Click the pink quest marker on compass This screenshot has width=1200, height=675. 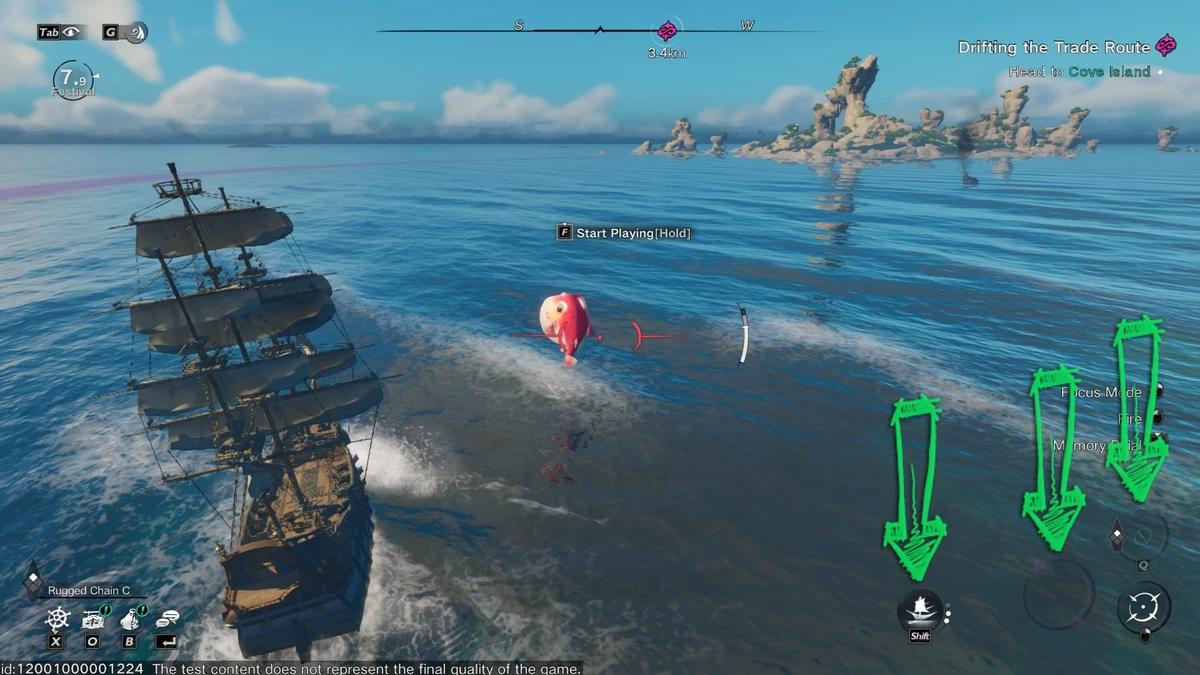[668, 31]
